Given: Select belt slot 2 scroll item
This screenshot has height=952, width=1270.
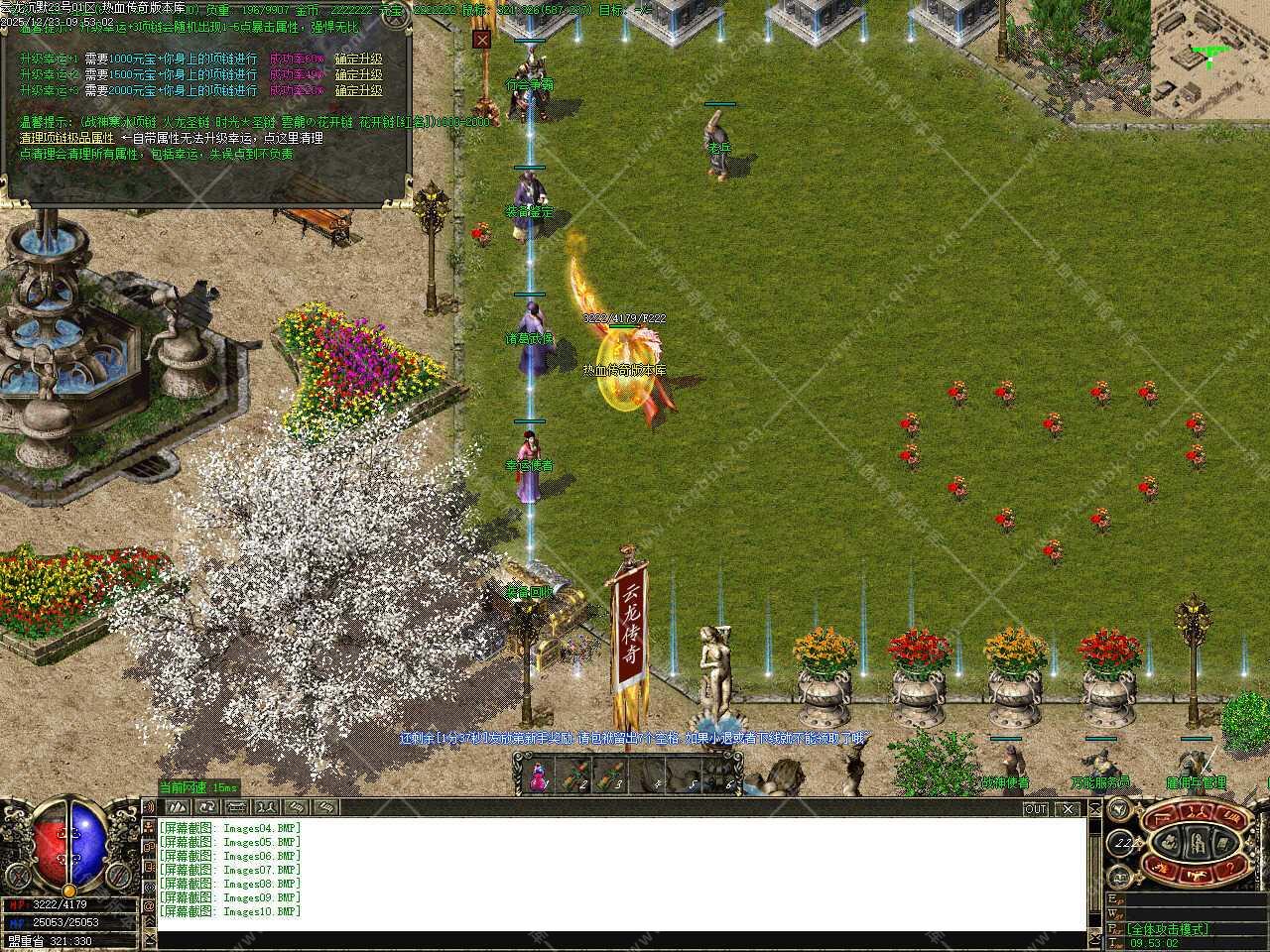Looking at the screenshot, I should [x=574, y=776].
